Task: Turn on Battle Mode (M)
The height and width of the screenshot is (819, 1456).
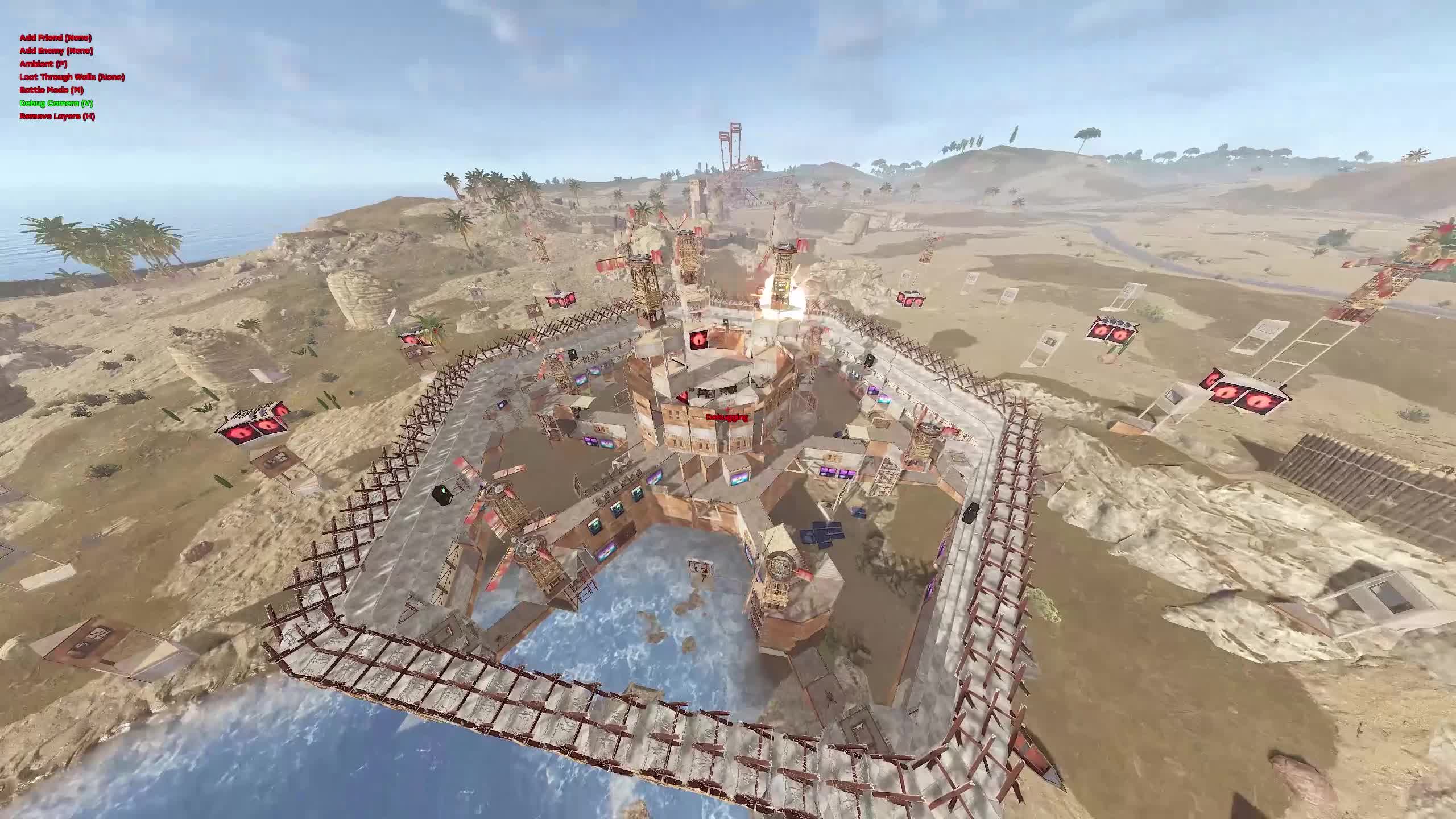Action: pyautogui.click(x=51, y=90)
